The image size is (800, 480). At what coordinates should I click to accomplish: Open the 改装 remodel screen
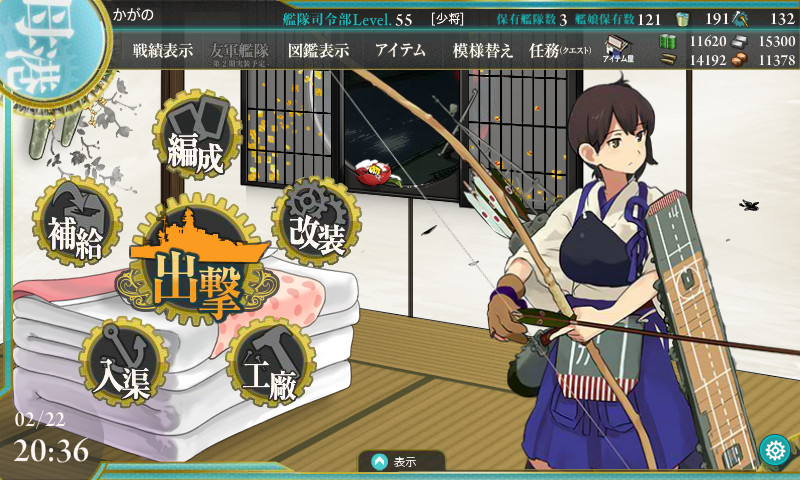coord(316,221)
